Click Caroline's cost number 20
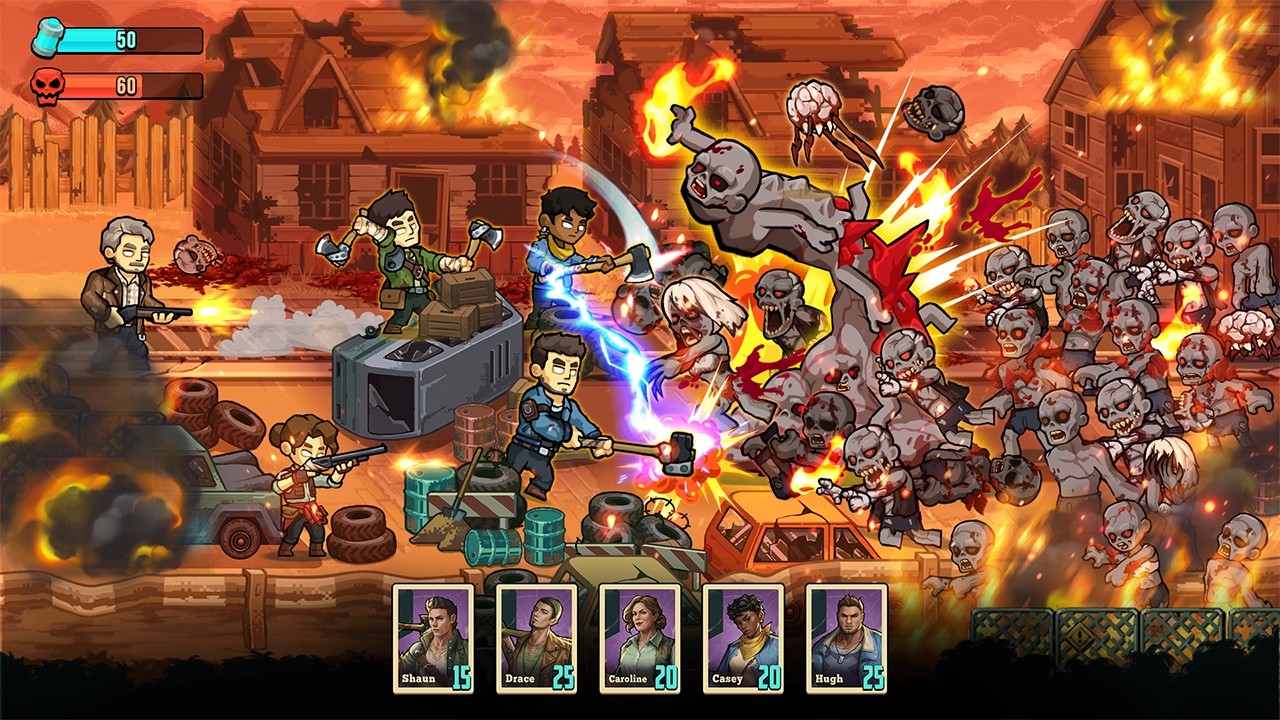The width and height of the screenshot is (1280, 720). tap(664, 680)
